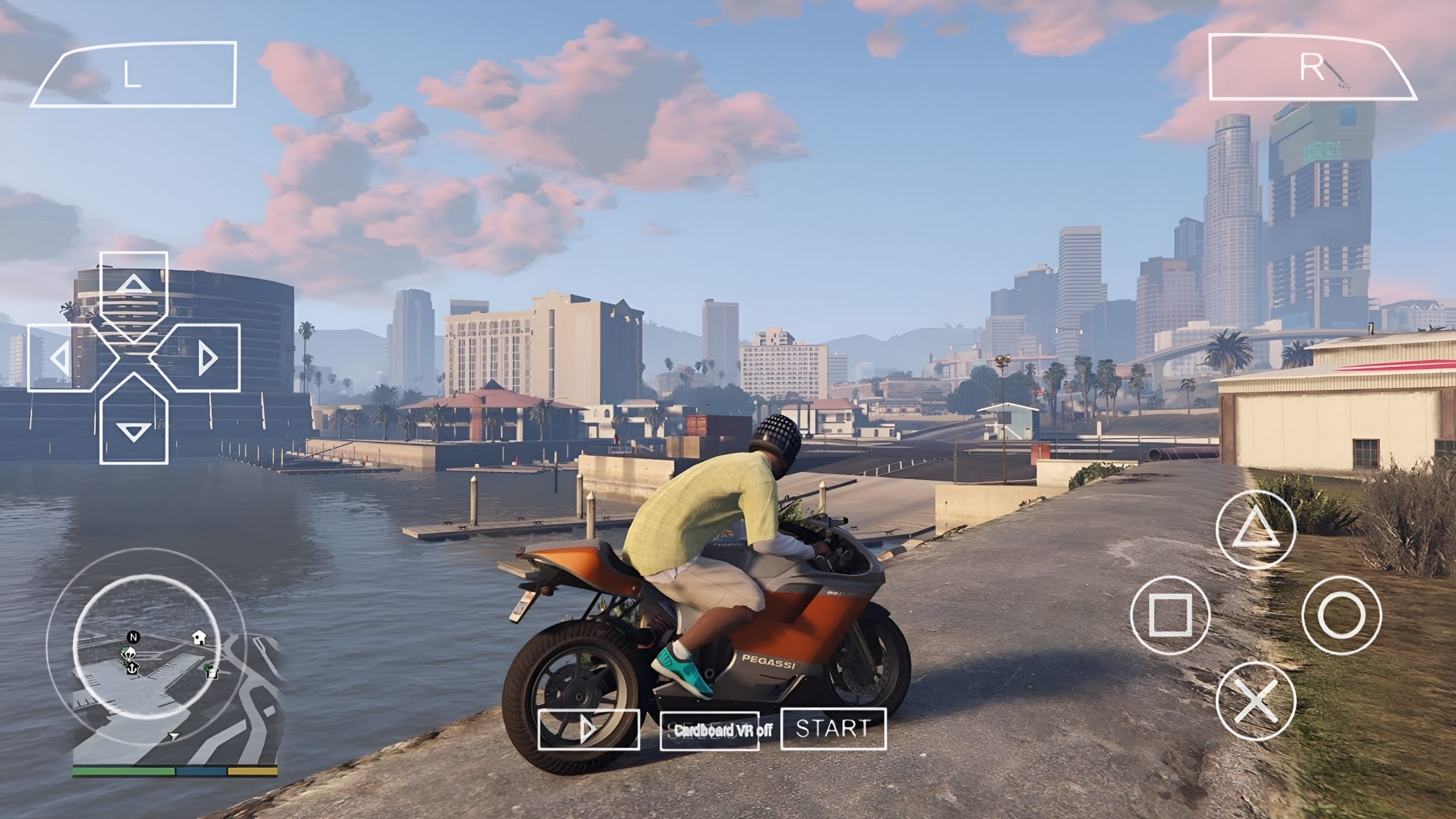Click the player arrow marker on the minimap
This screenshot has width=1456, height=819.
point(173,735)
